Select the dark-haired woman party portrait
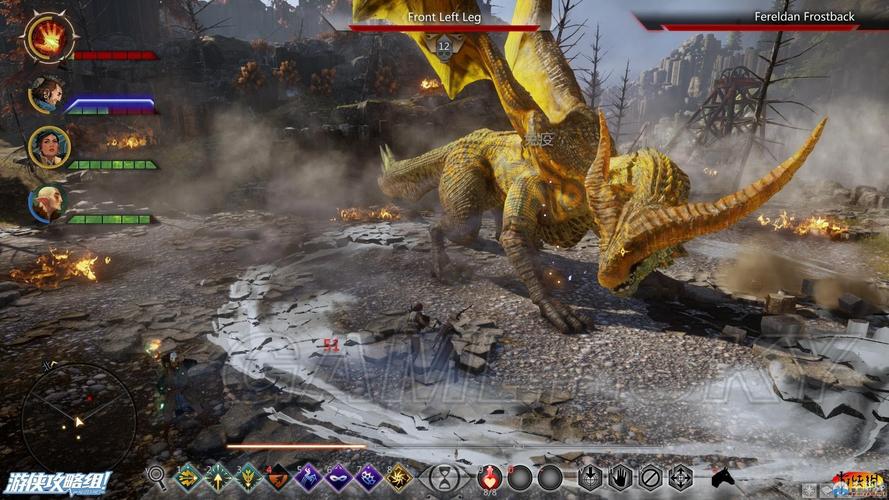889x500 pixels. pos(45,147)
